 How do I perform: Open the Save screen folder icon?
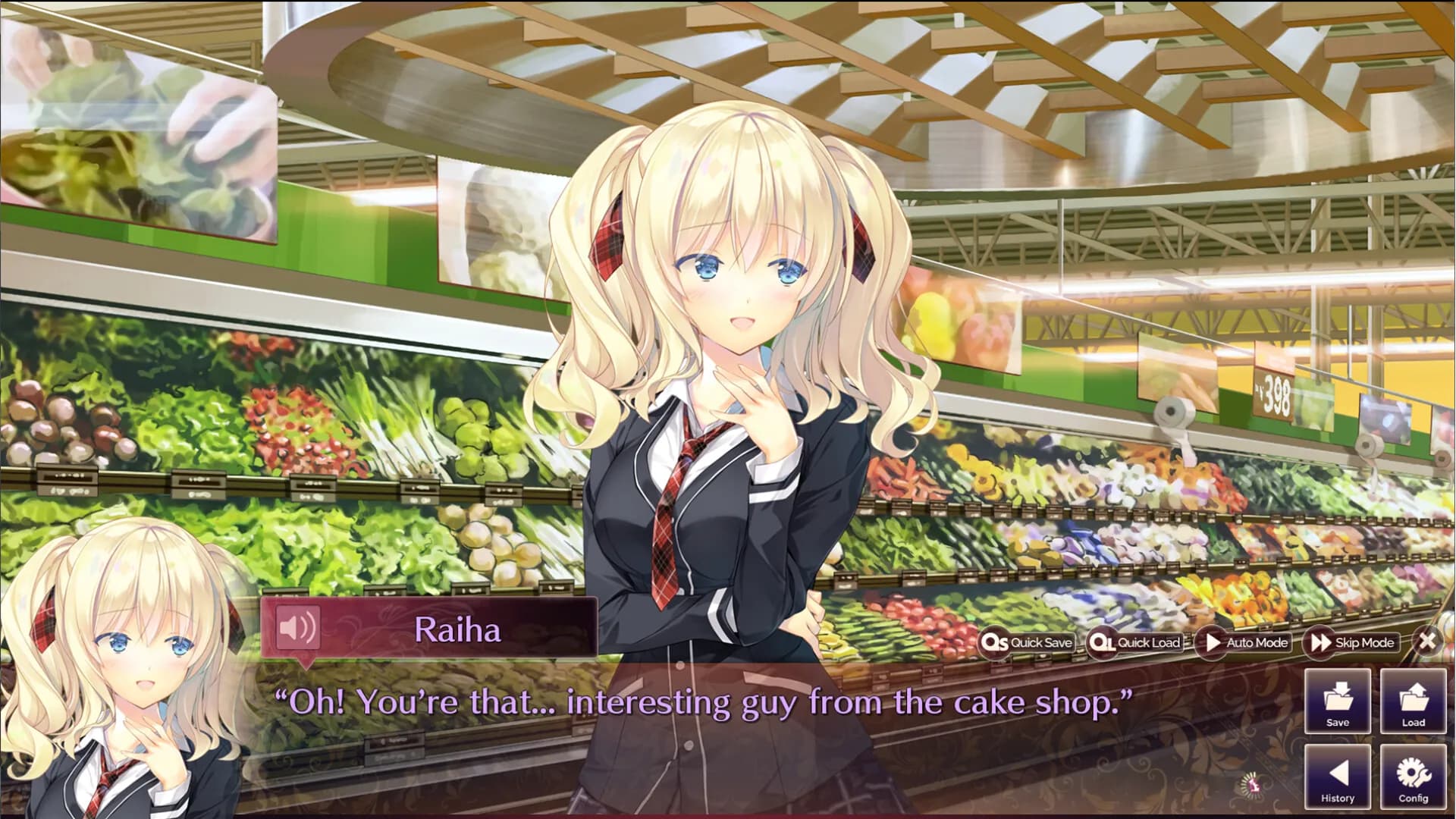point(1337,700)
